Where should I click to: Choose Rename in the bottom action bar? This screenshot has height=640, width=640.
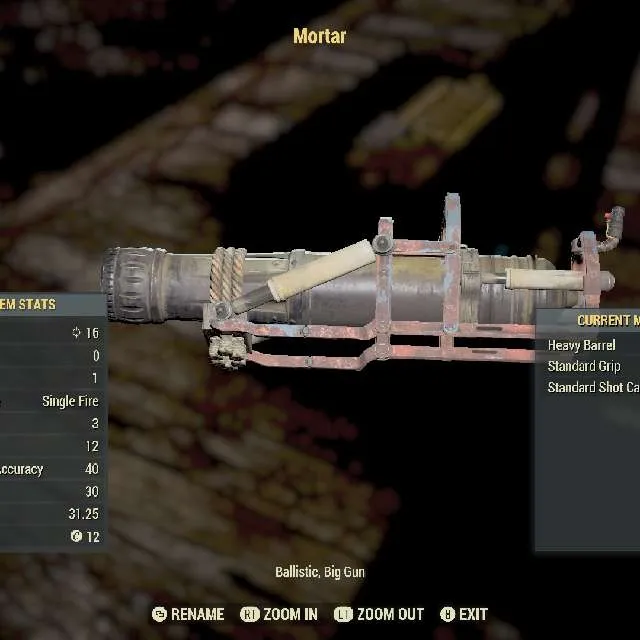pos(187,614)
